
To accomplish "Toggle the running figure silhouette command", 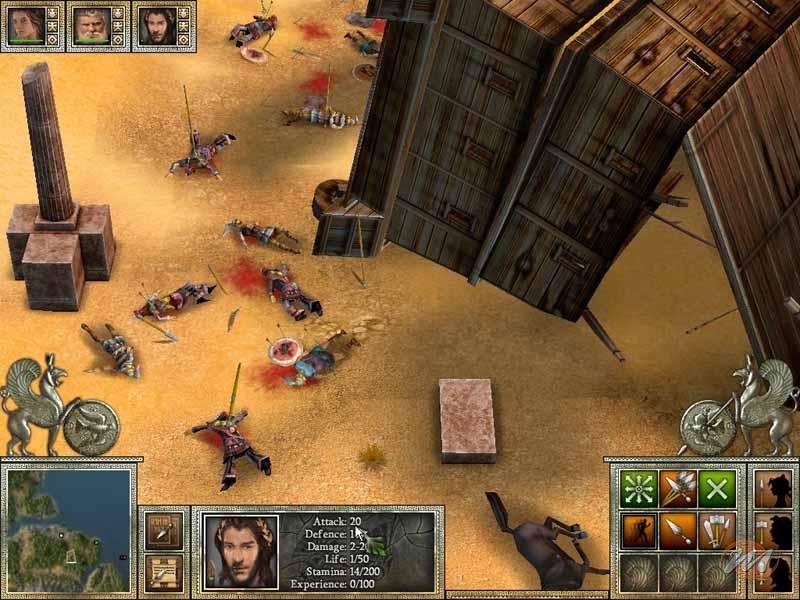I will click(639, 530).
